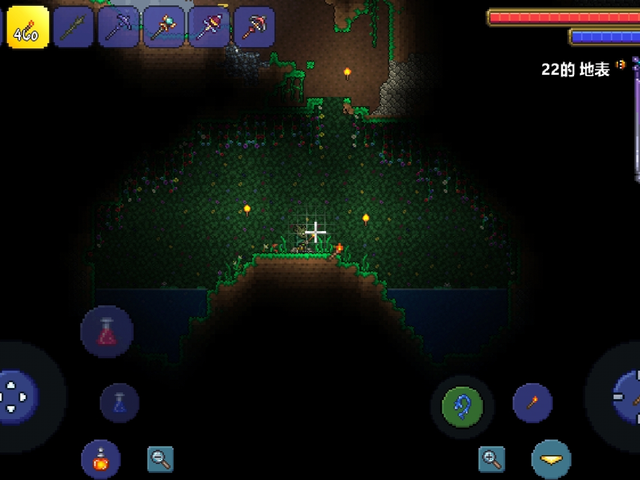The width and height of the screenshot is (640, 480).
Task: Select the teal-gem hammer hotbar slot
Action: click(x=164, y=27)
